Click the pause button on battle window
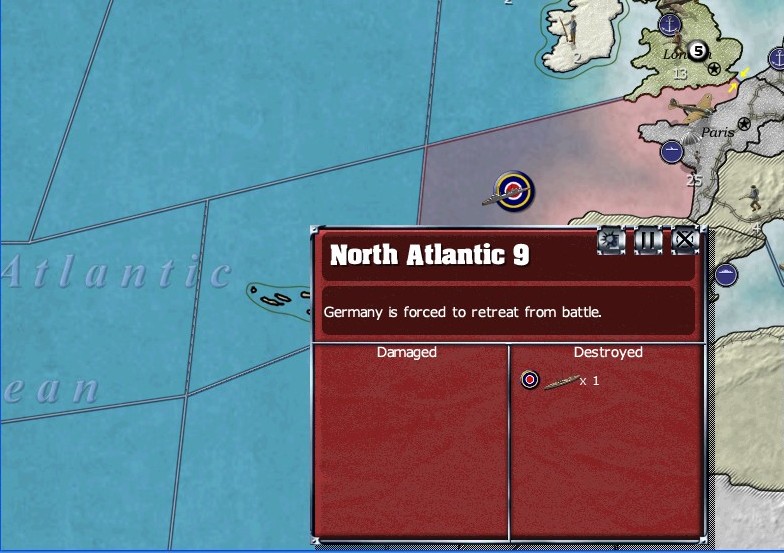Screen dimensions: 784x553 tap(648, 240)
